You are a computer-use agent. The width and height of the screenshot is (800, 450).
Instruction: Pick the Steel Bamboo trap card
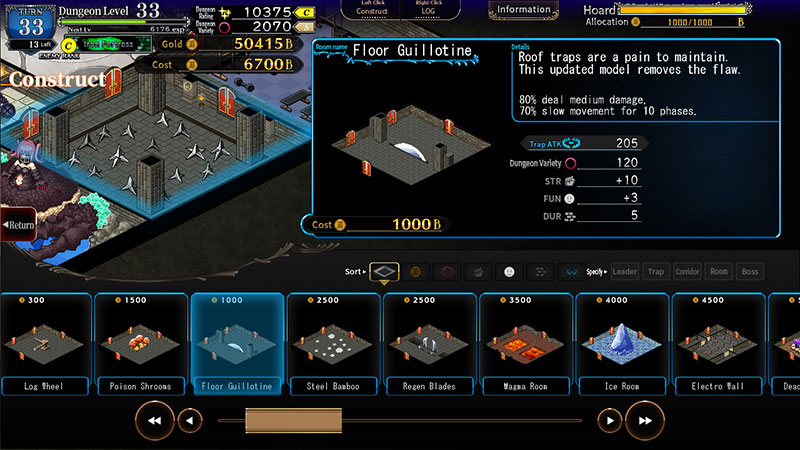[330, 342]
